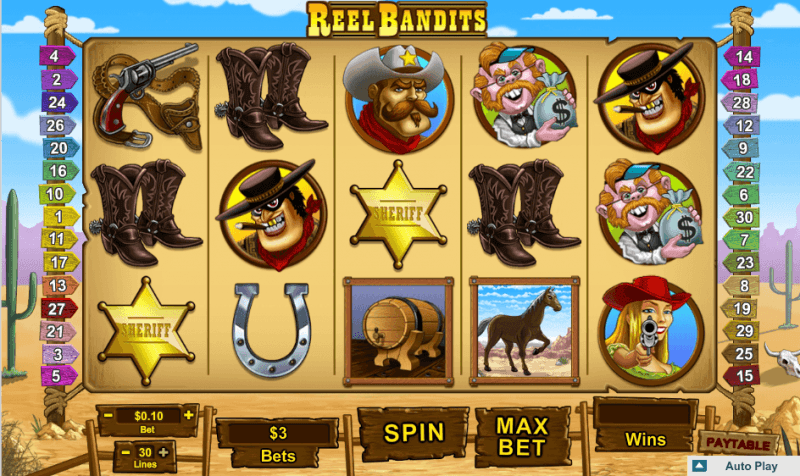Choose payline marker 24
This screenshot has height=476, width=800.
click(58, 102)
